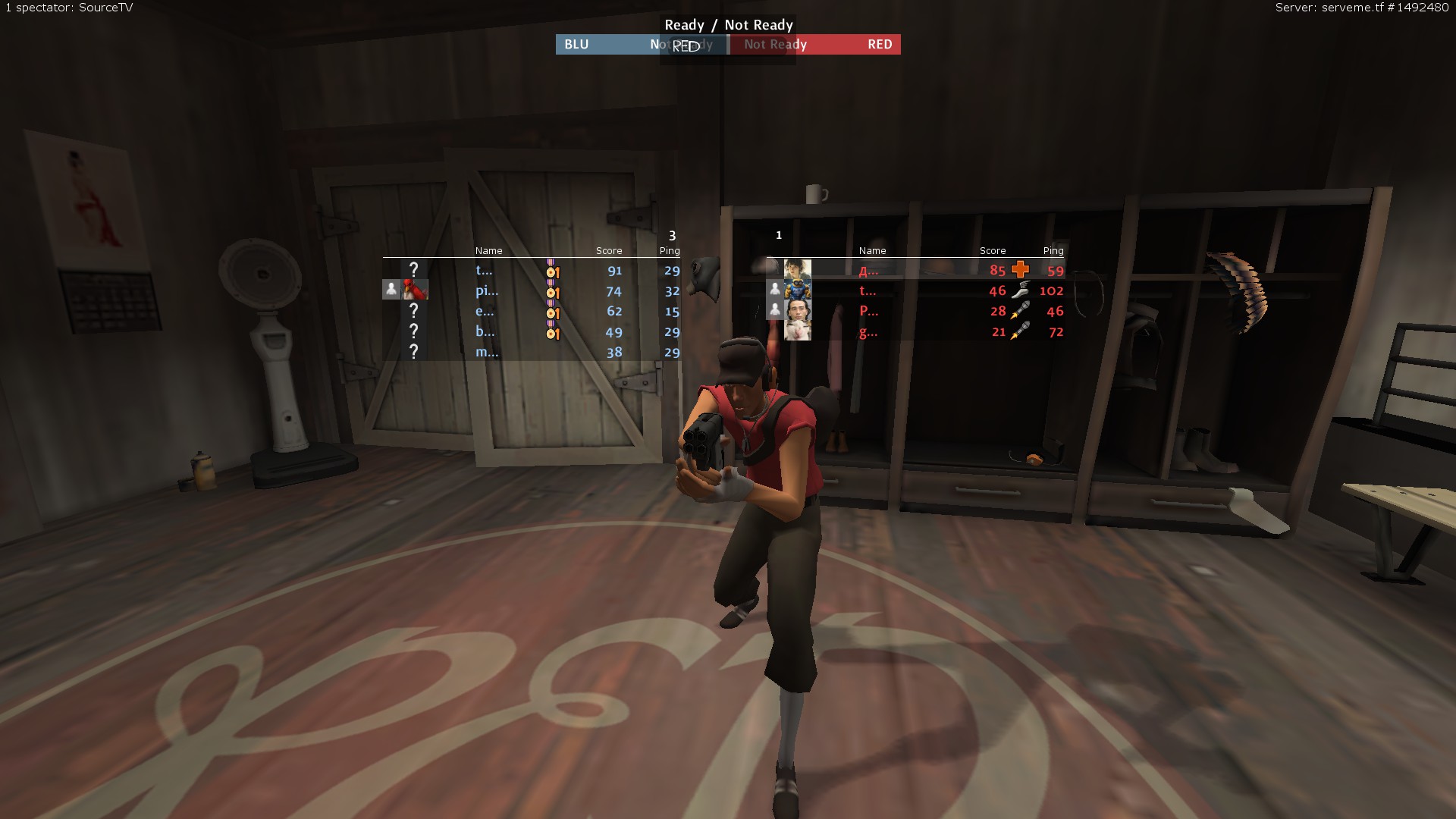Click the BLU team ready status panel
Viewport: 1456px width, 819px height.
tap(641, 45)
